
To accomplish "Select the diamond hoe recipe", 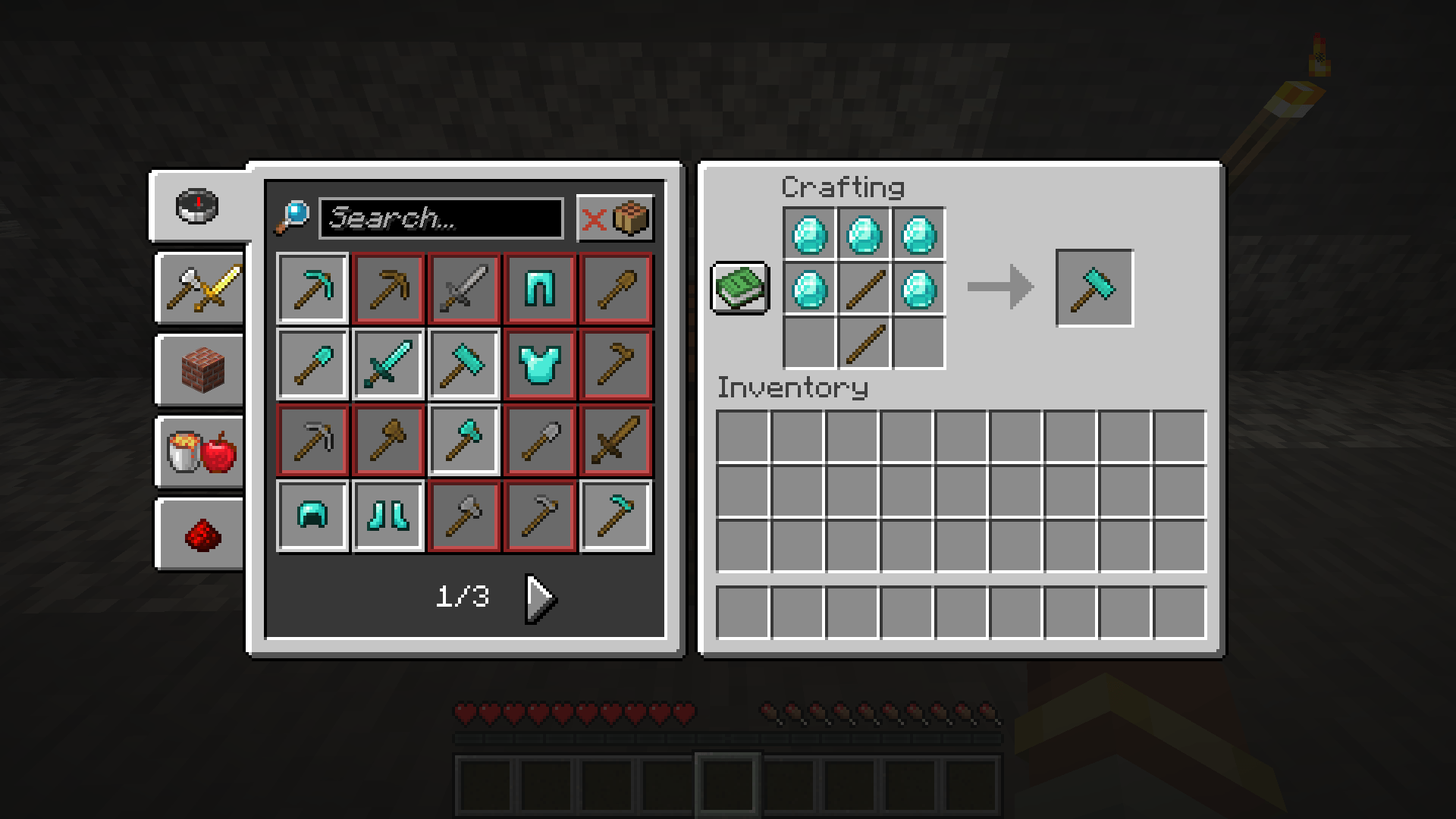I will 617,516.
